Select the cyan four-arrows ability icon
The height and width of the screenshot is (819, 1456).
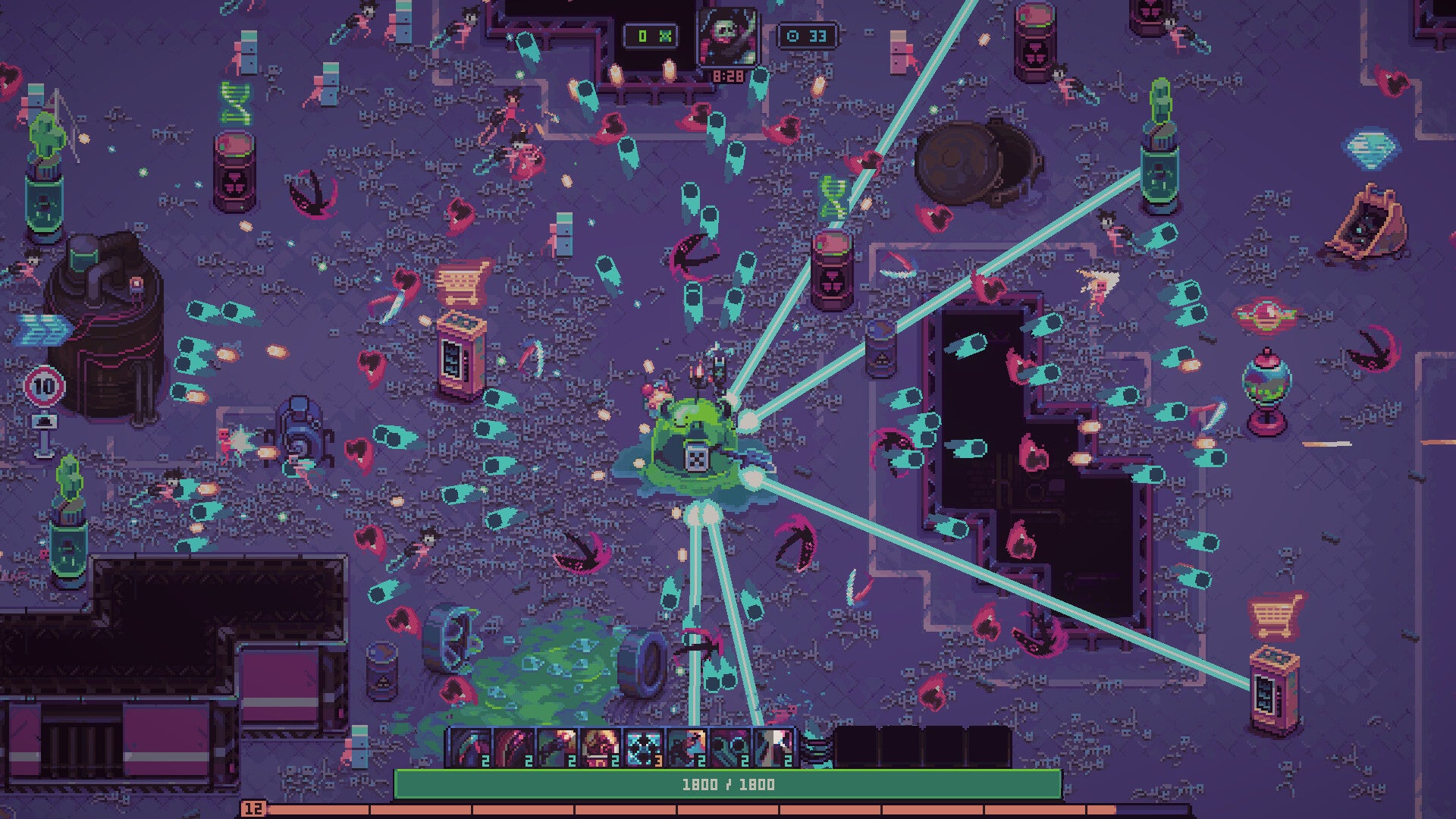[x=642, y=747]
